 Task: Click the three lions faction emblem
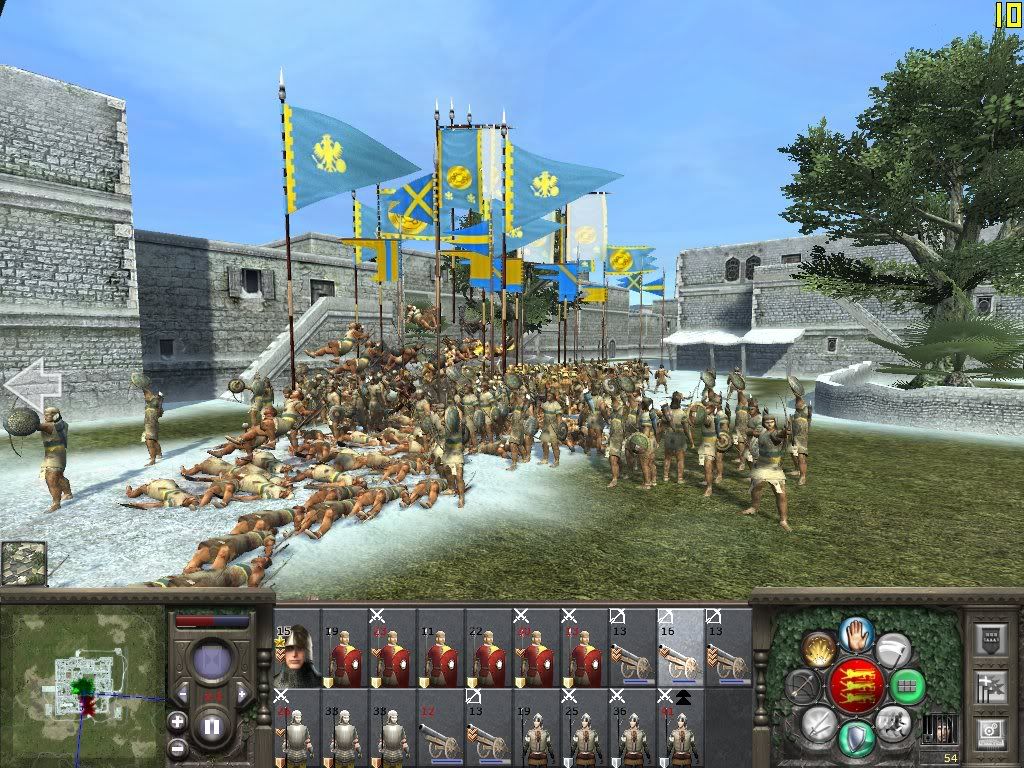(856, 686)
